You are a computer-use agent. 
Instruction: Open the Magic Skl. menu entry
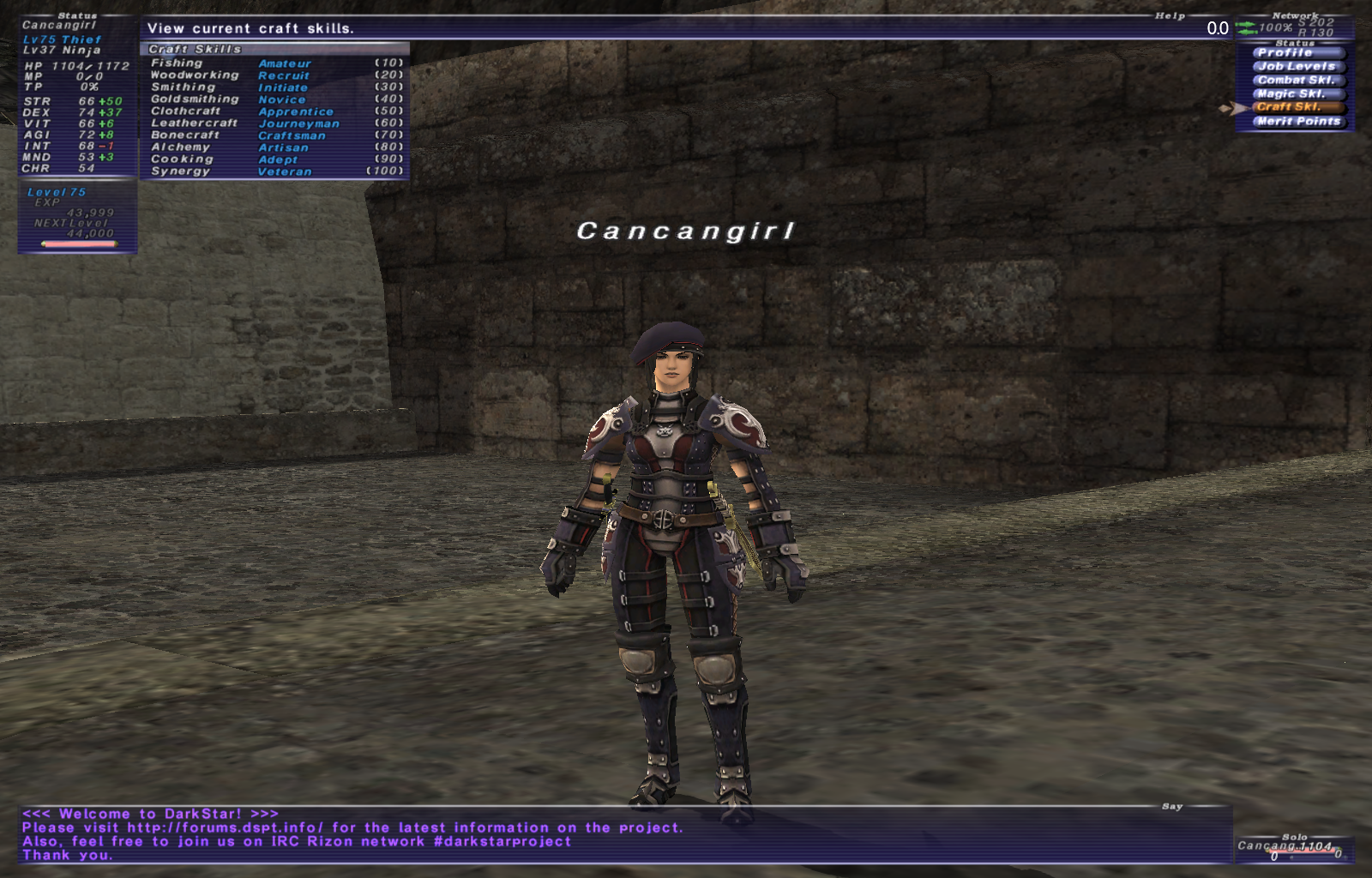point(1292,94)
